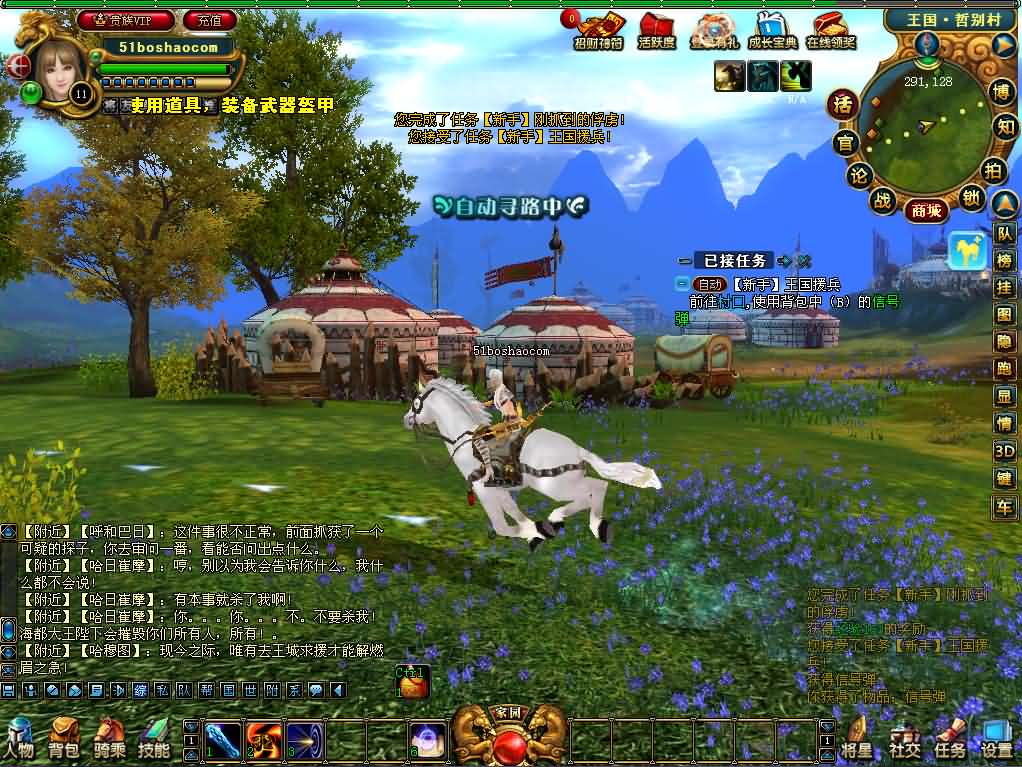Open the 成长宝典 growth guide
This screenshot has width=1022, height=767.
point(773,30)
